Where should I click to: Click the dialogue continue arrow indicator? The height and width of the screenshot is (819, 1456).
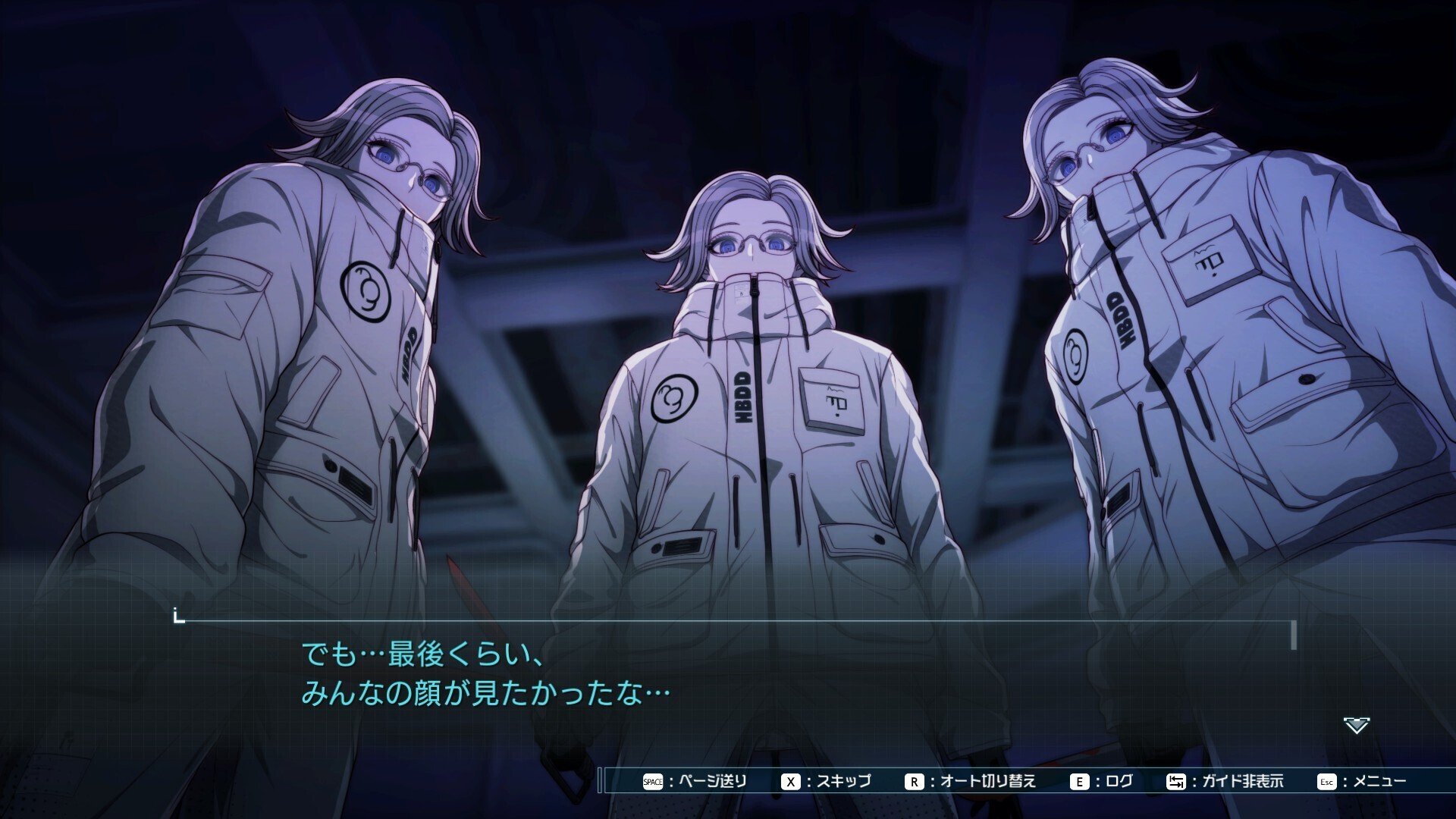(x=1356, y=726)
